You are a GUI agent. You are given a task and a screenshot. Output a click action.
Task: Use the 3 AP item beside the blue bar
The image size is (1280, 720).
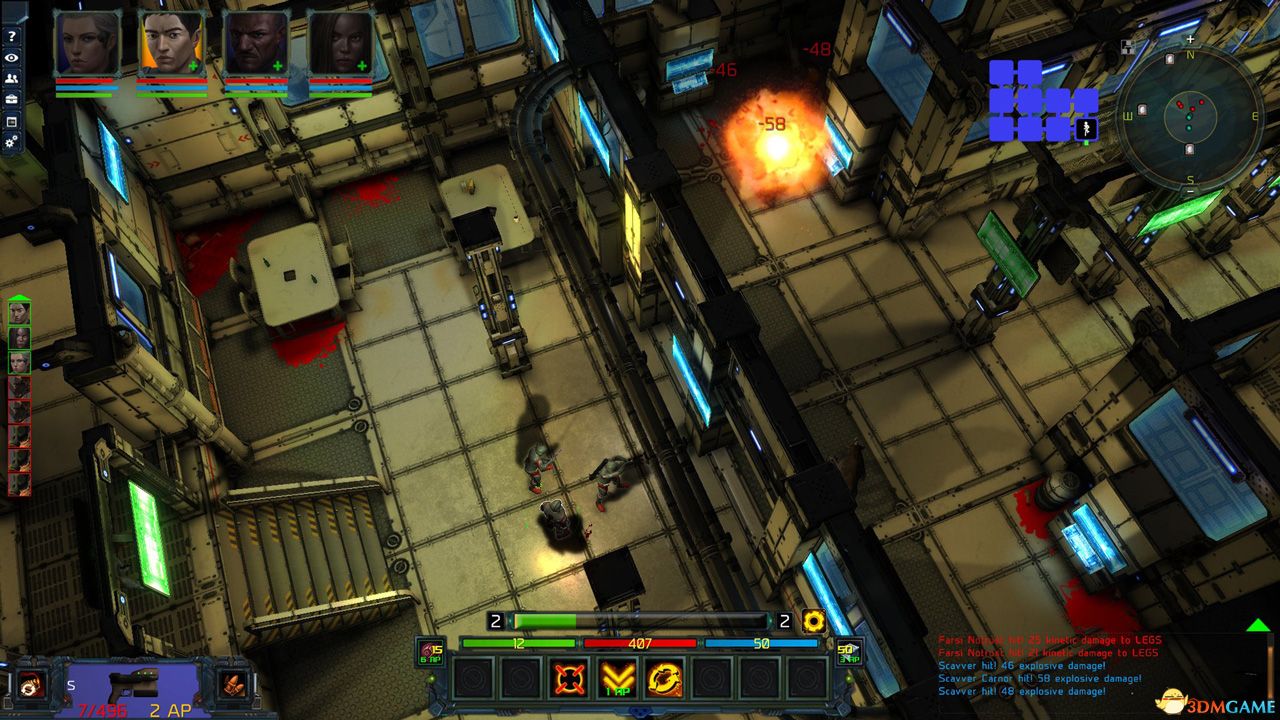848,651
